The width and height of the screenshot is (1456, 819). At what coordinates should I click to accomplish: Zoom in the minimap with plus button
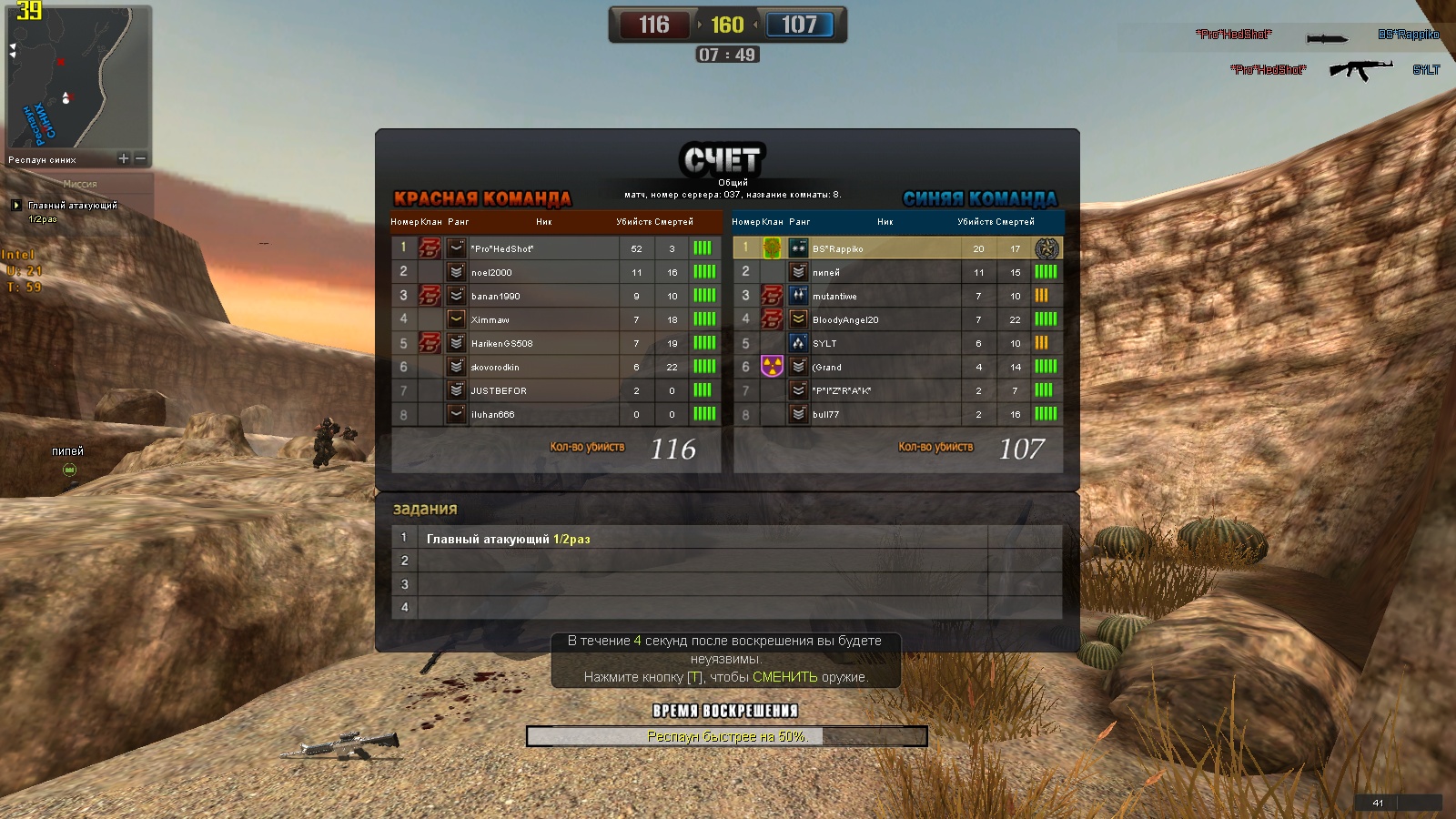(x=124, y=158)
